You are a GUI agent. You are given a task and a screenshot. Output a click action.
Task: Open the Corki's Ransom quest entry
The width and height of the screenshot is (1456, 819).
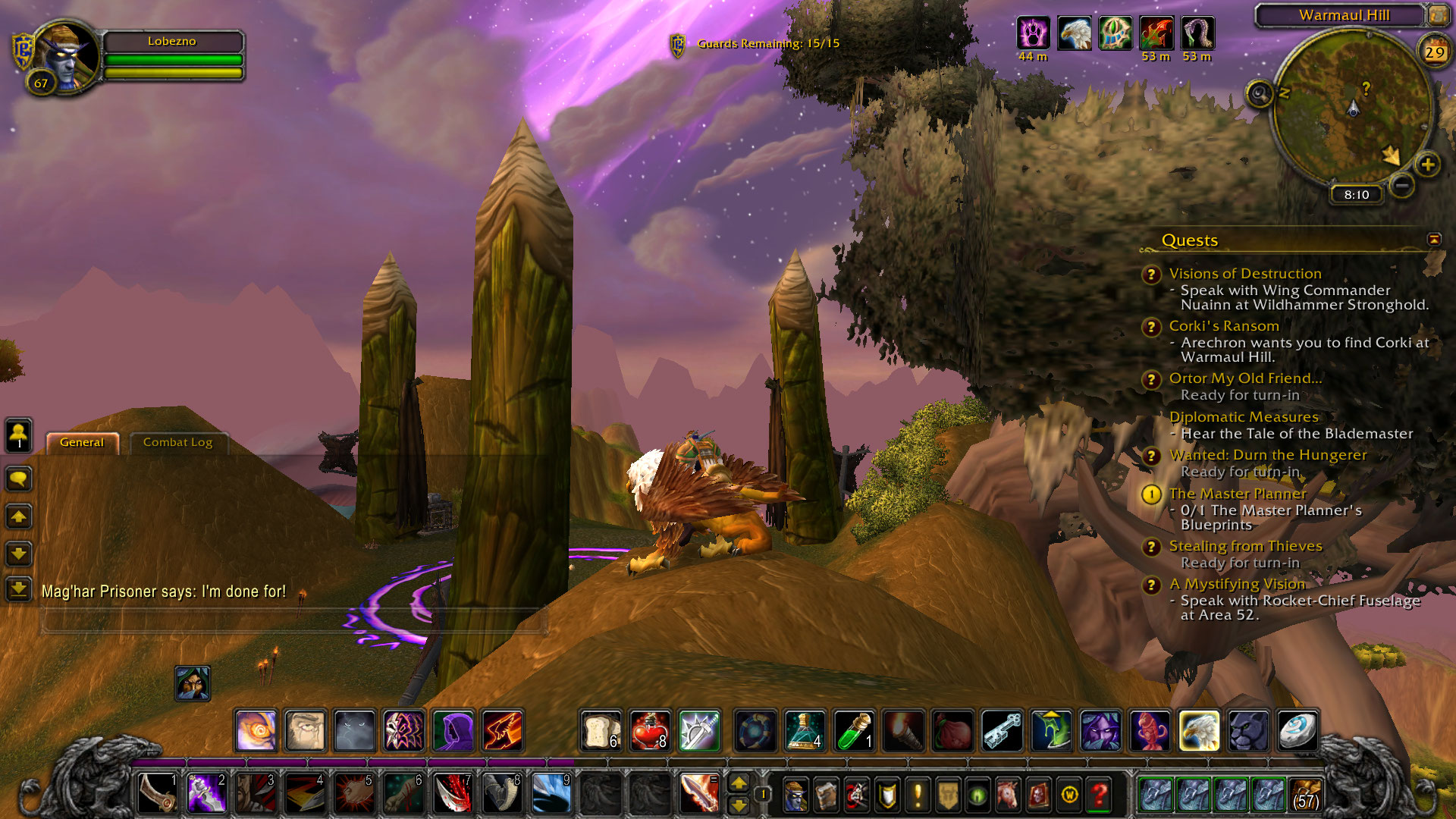(x=1223, y=326)
